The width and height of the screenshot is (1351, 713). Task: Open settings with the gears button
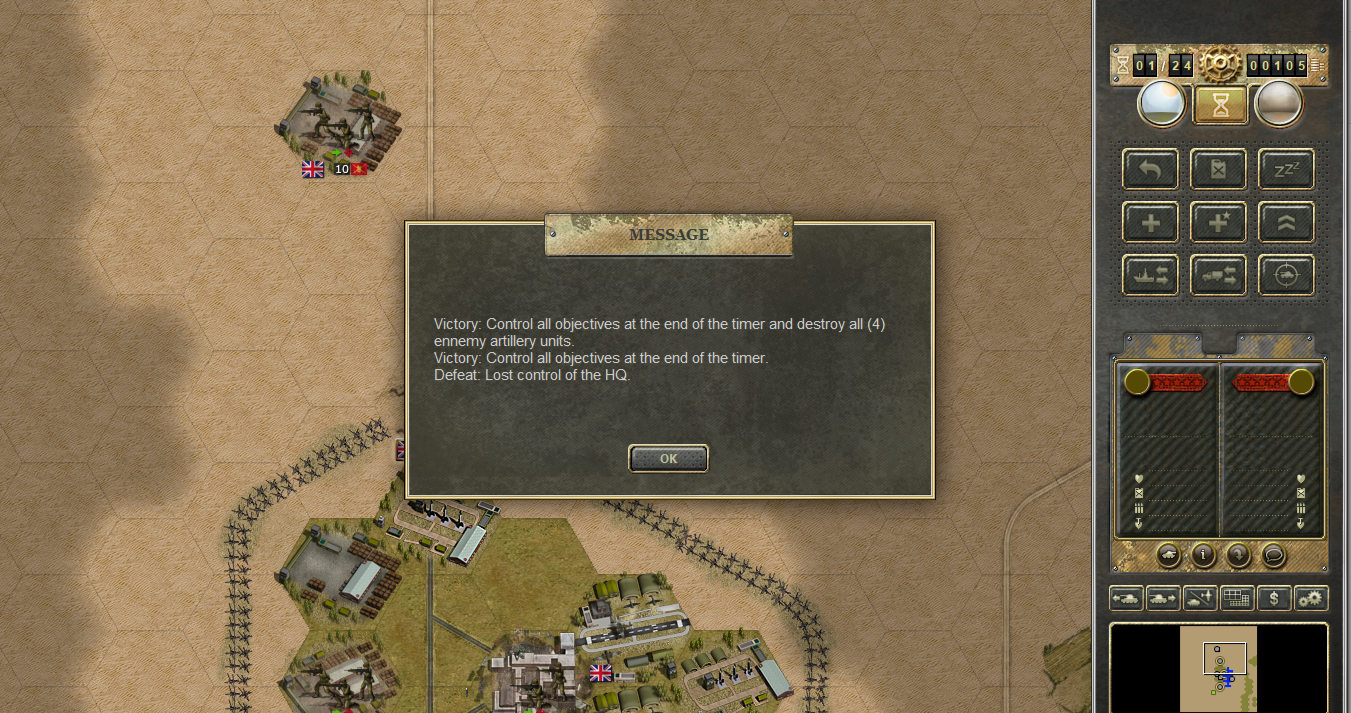1310,598
